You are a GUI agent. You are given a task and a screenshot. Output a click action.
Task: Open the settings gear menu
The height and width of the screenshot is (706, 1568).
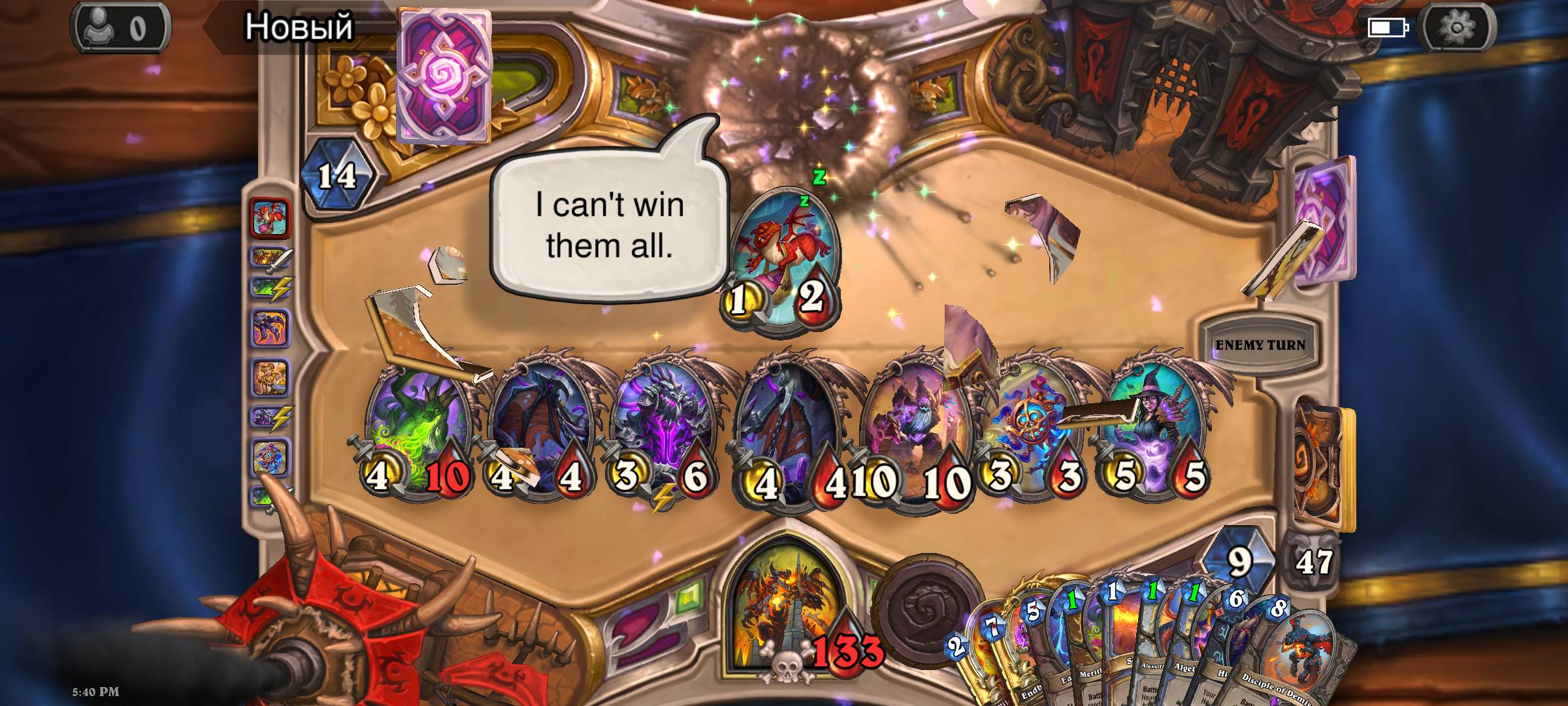1457,27
